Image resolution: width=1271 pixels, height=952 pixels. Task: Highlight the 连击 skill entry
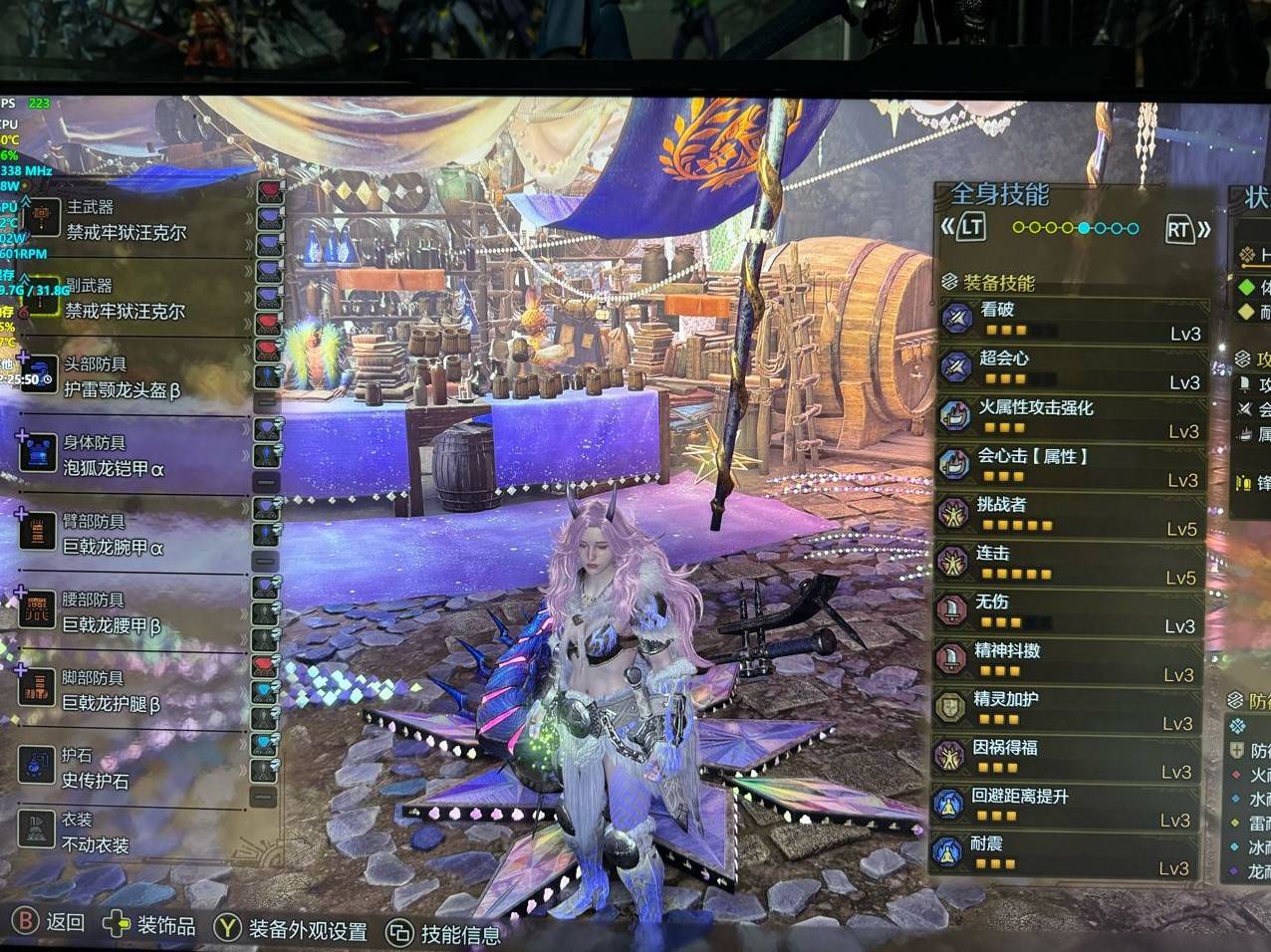(x=1071, y=565)
